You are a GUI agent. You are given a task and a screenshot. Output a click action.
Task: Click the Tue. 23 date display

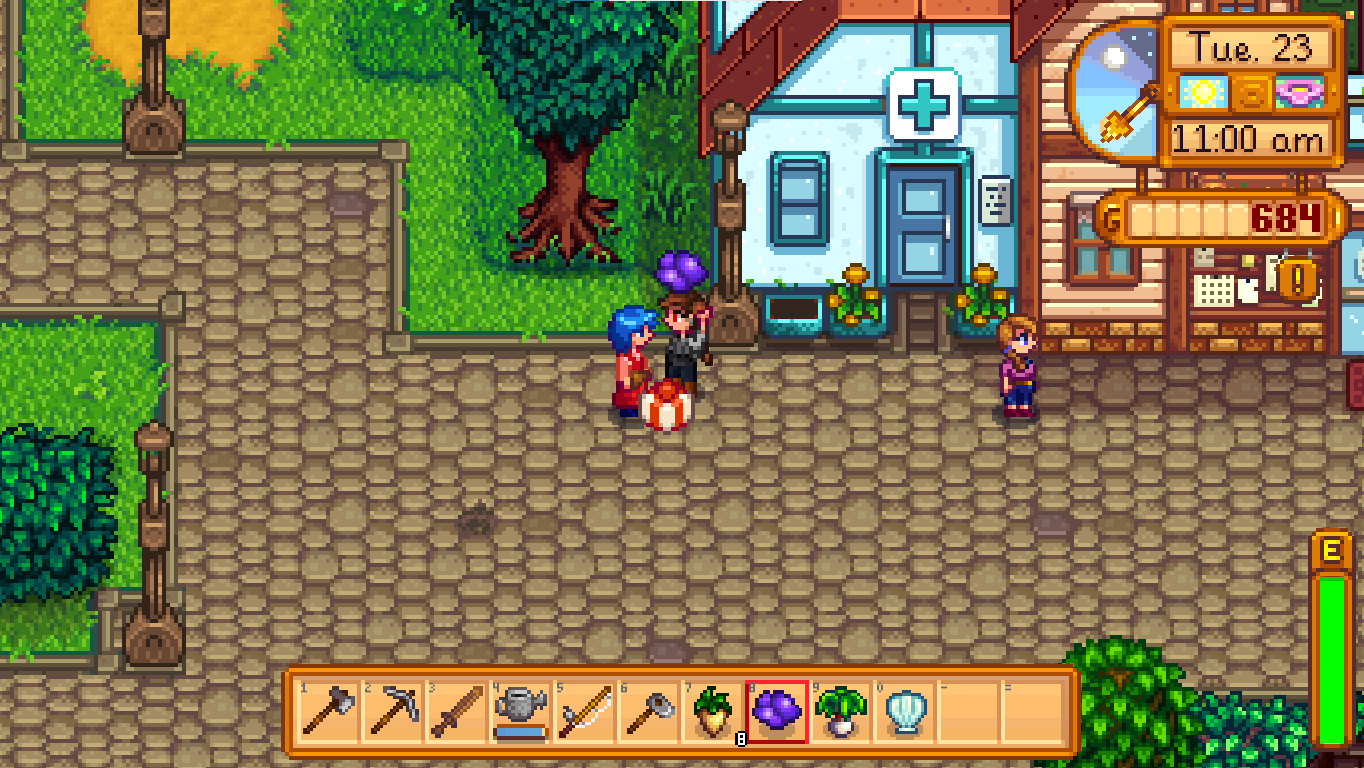point(1248,45)
